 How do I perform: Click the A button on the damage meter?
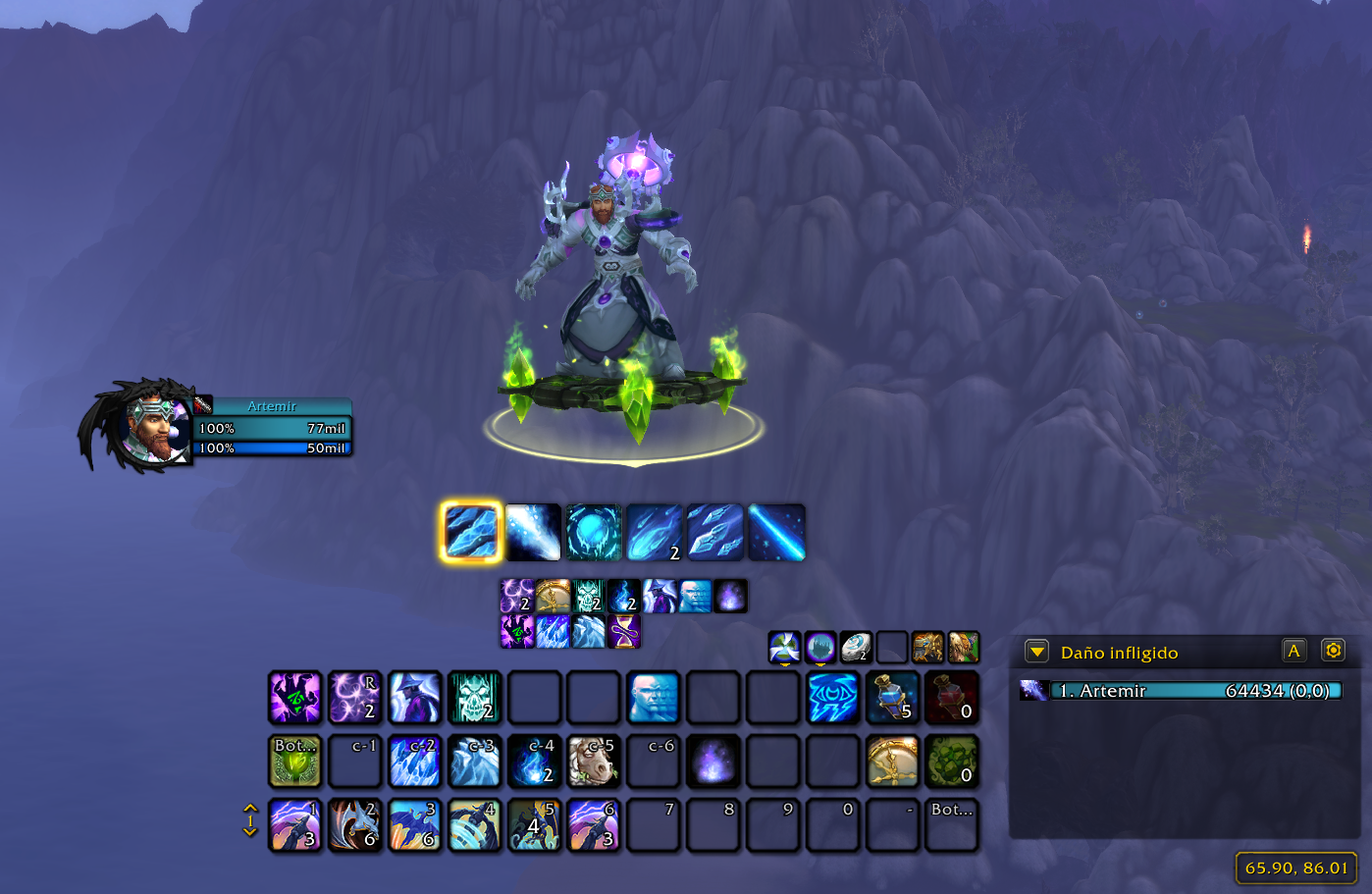1294,651
